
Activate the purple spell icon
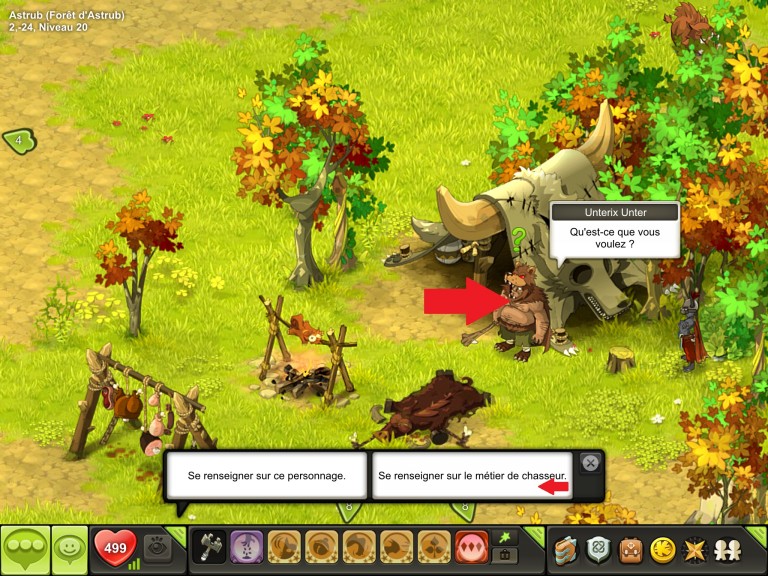pyautogui.click(x=246, y=548)
